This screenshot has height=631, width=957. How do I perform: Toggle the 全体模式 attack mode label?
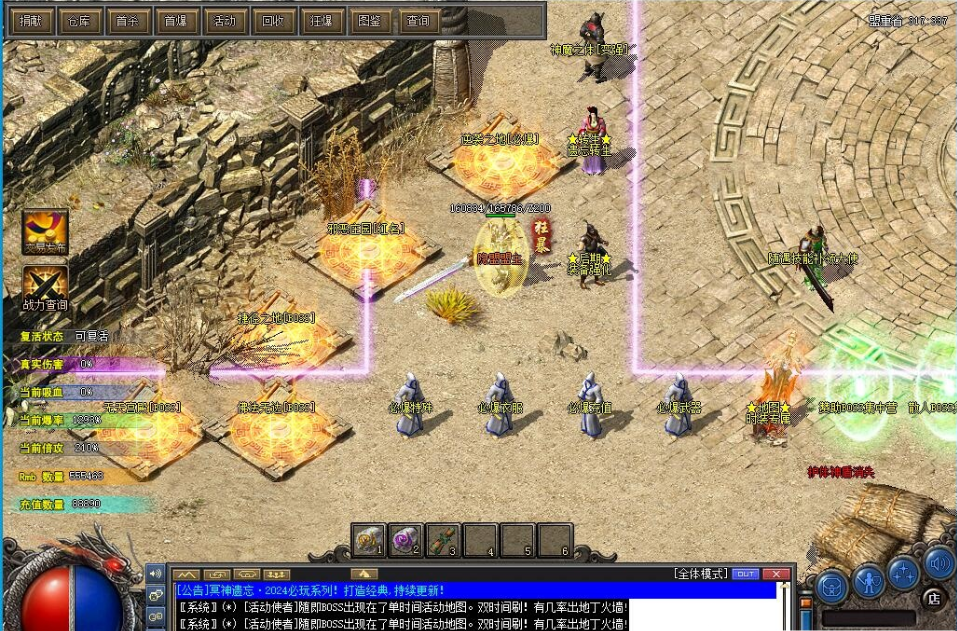click(x=699, y=574)
